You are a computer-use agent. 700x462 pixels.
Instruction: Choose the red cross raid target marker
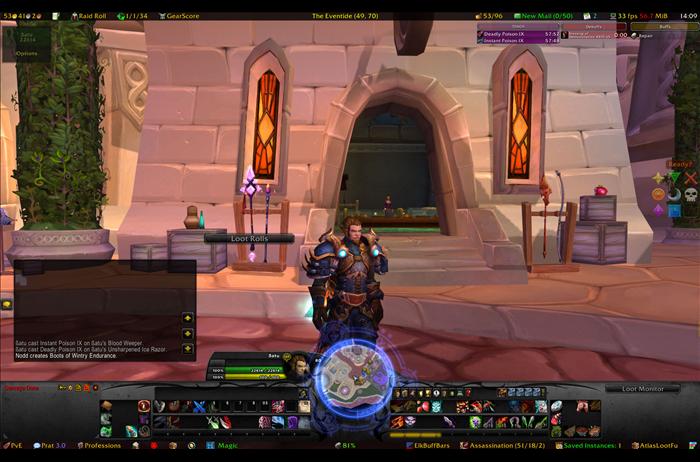tap(690, 179)
